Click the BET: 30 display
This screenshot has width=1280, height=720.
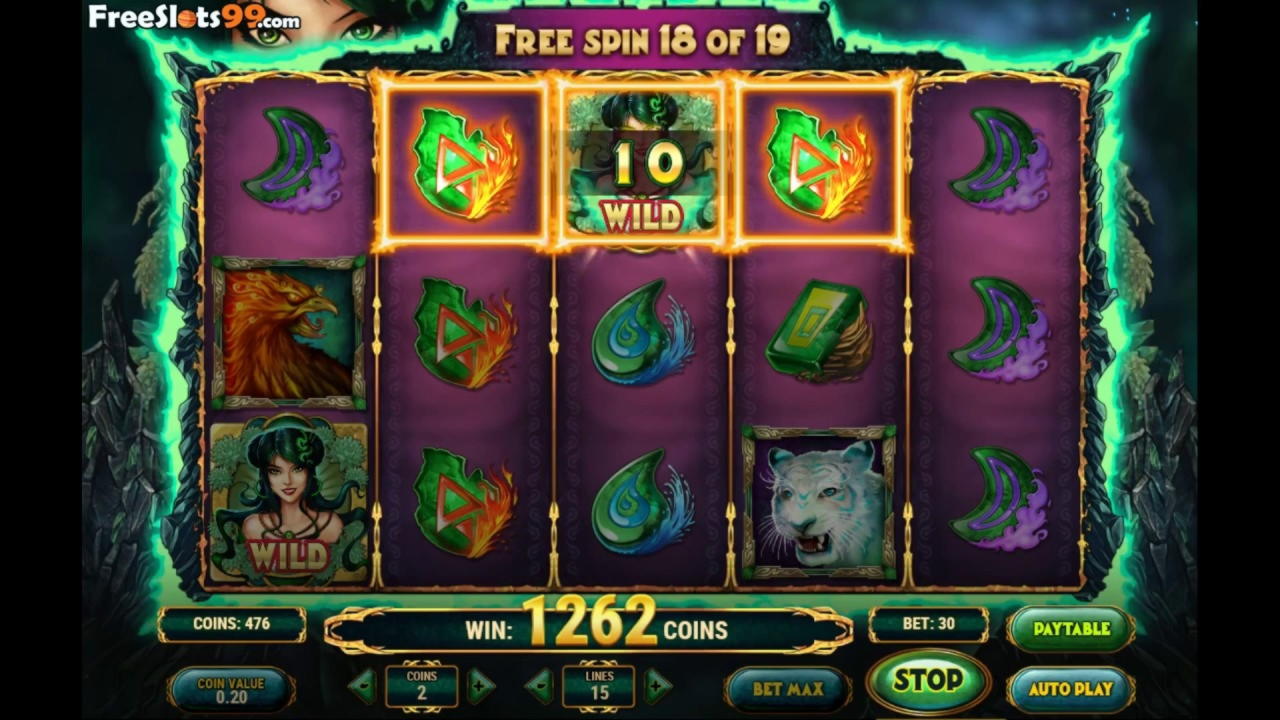[x=928, y=624]
